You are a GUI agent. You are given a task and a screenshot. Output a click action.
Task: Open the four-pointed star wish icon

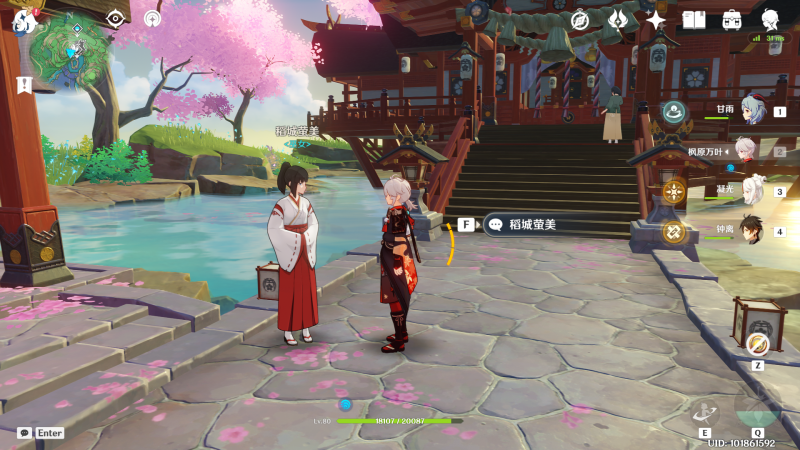tap(656, 19)
